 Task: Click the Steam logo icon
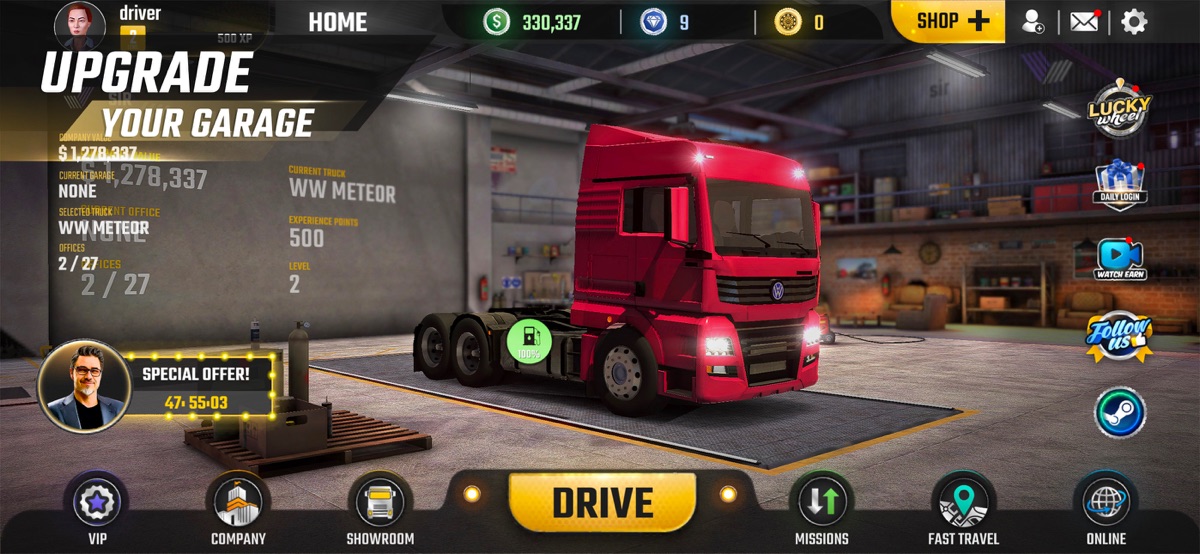pos(1120,412)
